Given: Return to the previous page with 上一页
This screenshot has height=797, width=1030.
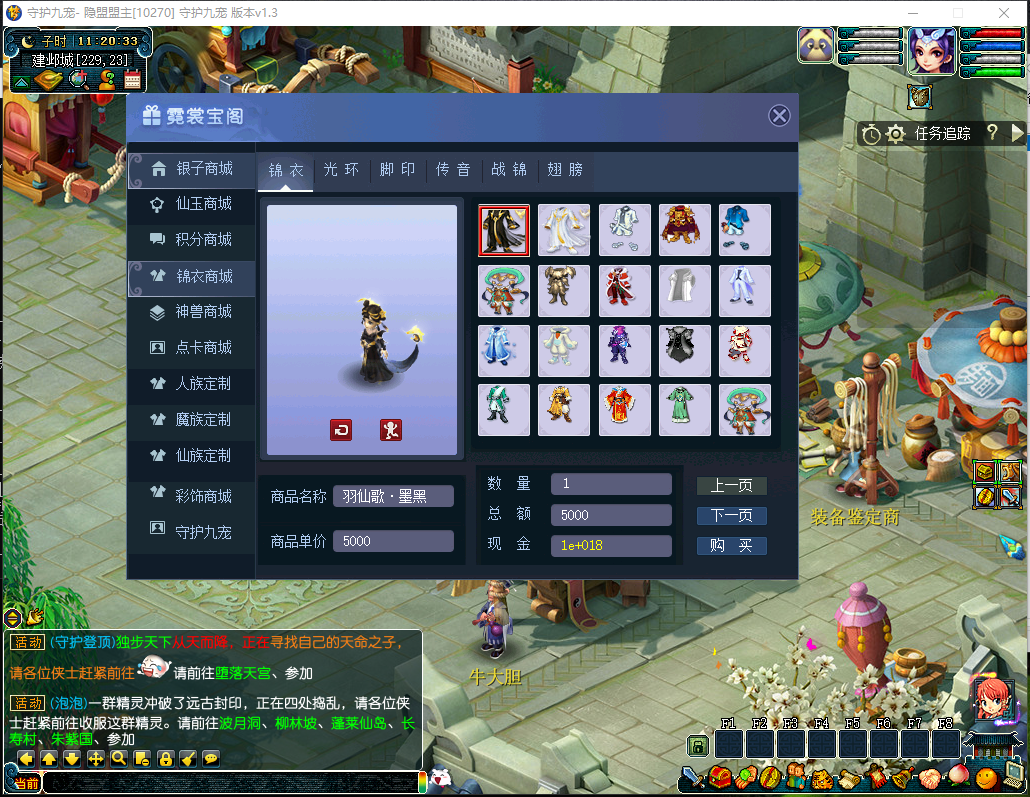Looking at the screenshot, I should pos(731,486).
